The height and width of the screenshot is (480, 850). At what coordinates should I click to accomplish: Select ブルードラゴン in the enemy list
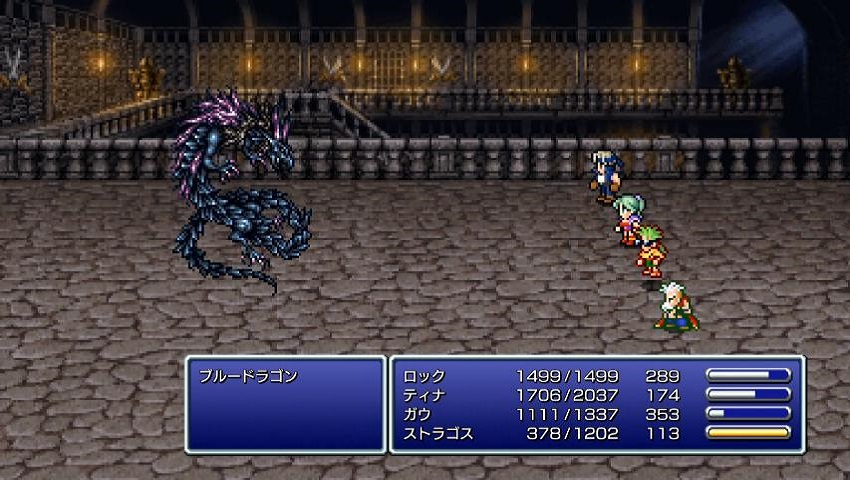pos(249,377)
